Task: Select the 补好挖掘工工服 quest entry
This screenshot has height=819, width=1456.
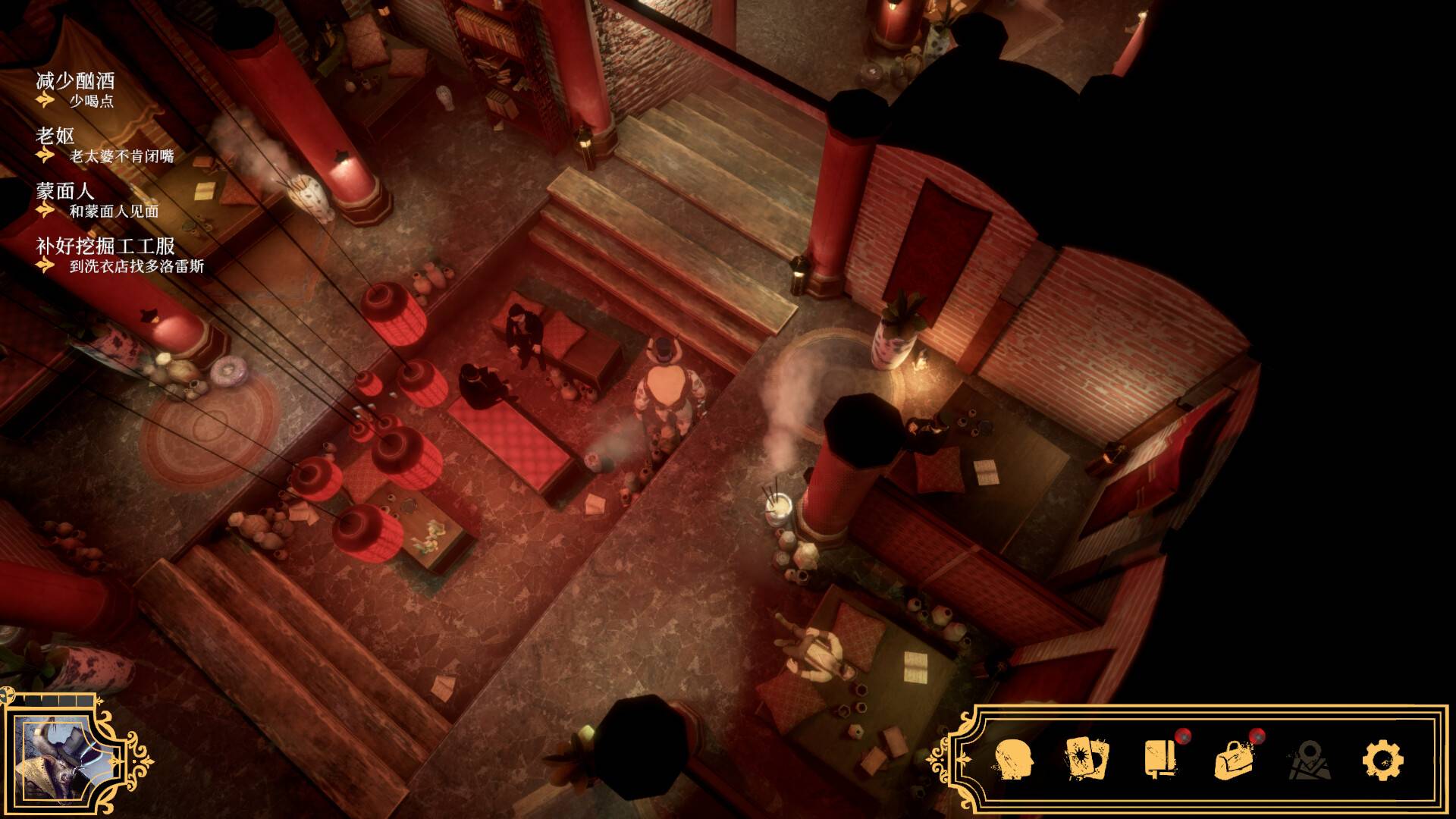Action: click(105, 246)
